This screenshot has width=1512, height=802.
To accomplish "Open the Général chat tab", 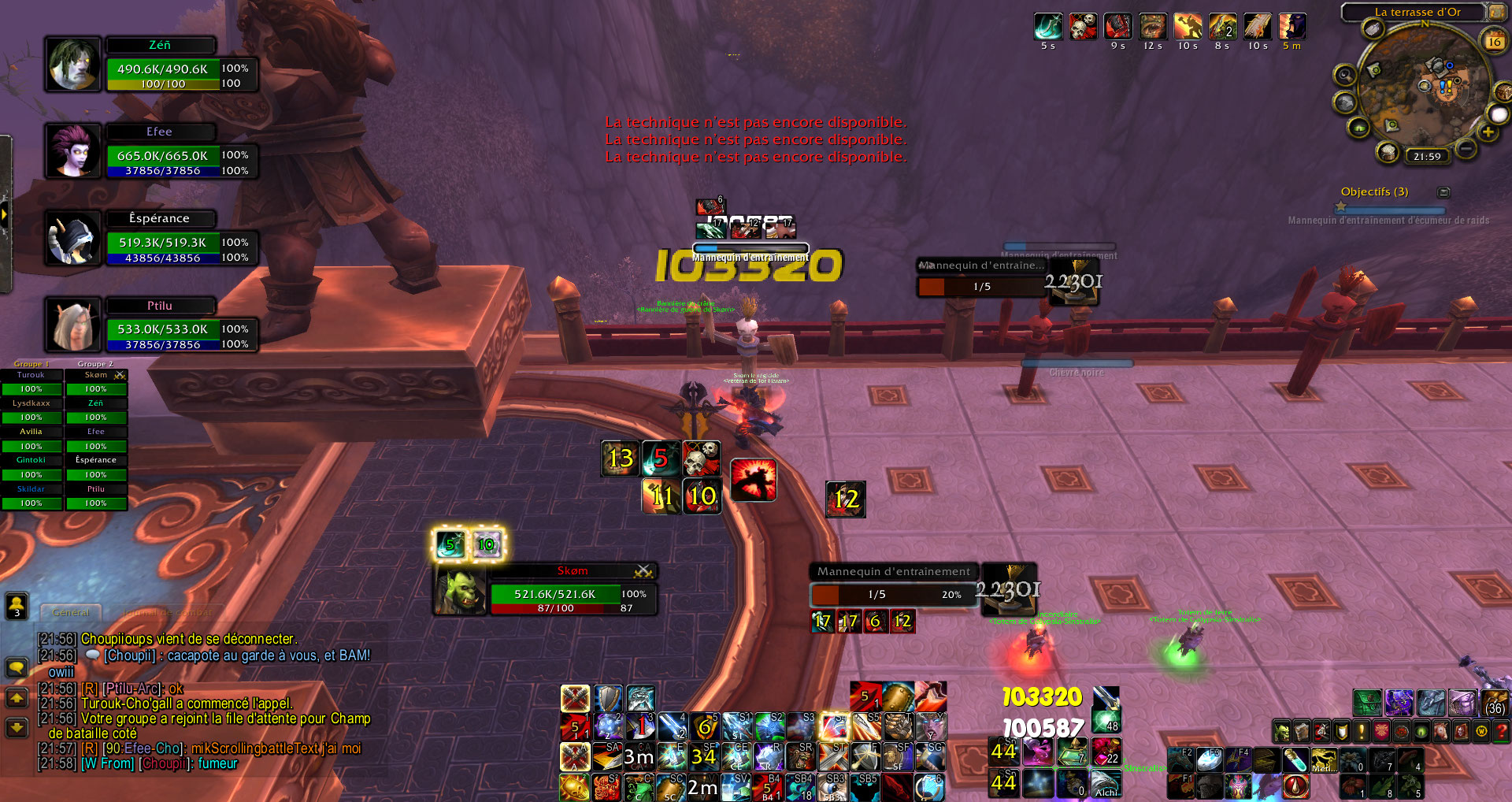I will [x=71, y=612].
